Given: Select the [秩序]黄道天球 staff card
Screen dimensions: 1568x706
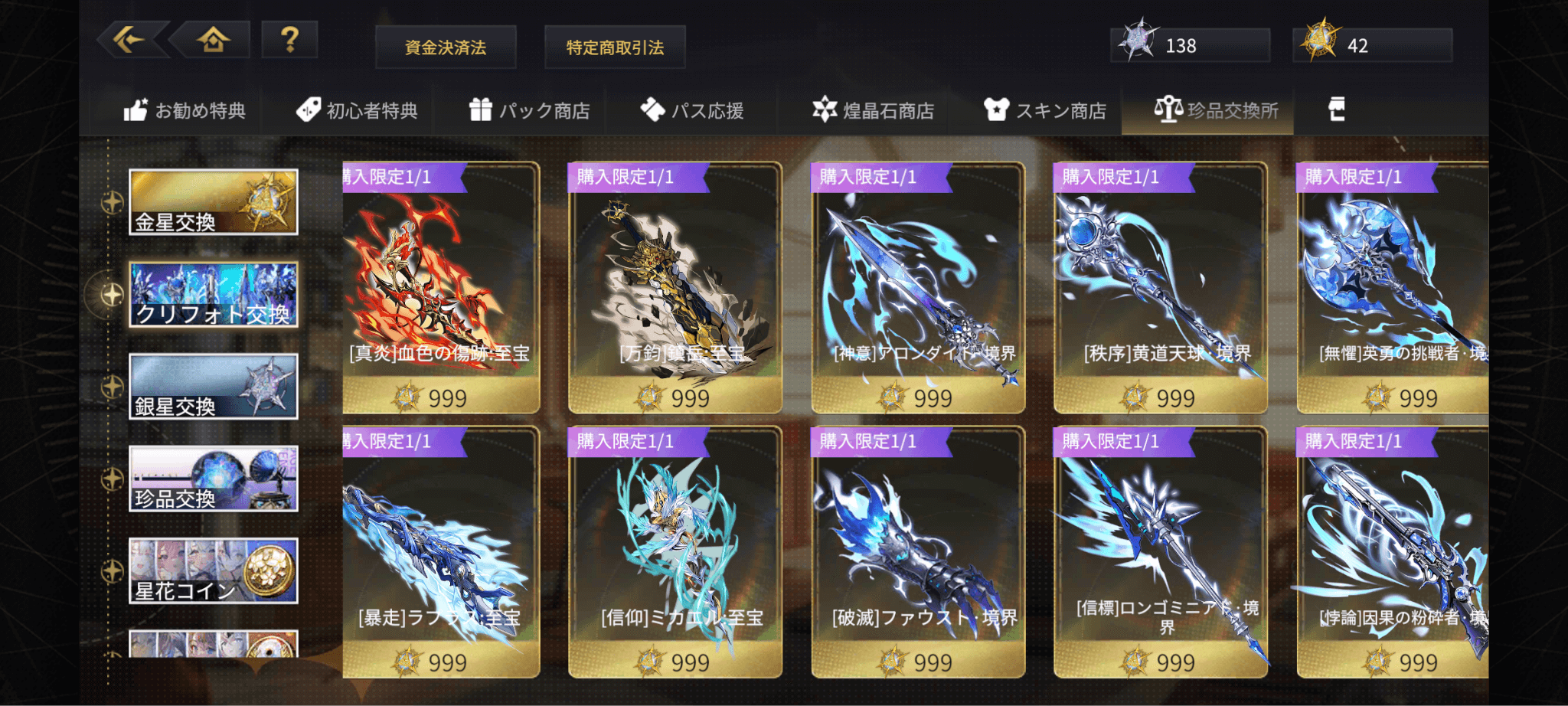Looking at the screenshot, I should [x=1160, y=289].
